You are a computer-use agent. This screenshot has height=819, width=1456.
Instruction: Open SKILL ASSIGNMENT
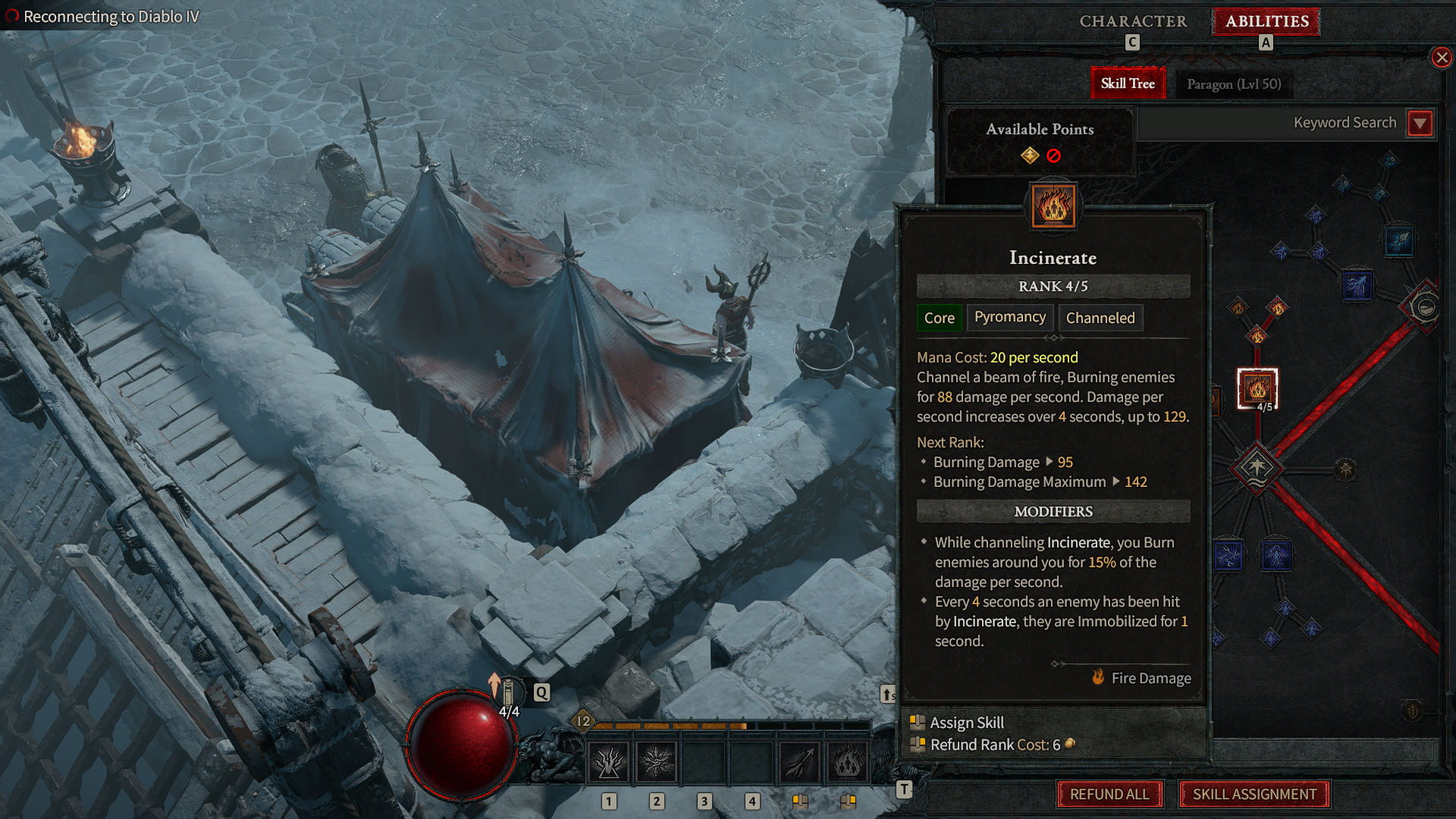click(1253, 794)
